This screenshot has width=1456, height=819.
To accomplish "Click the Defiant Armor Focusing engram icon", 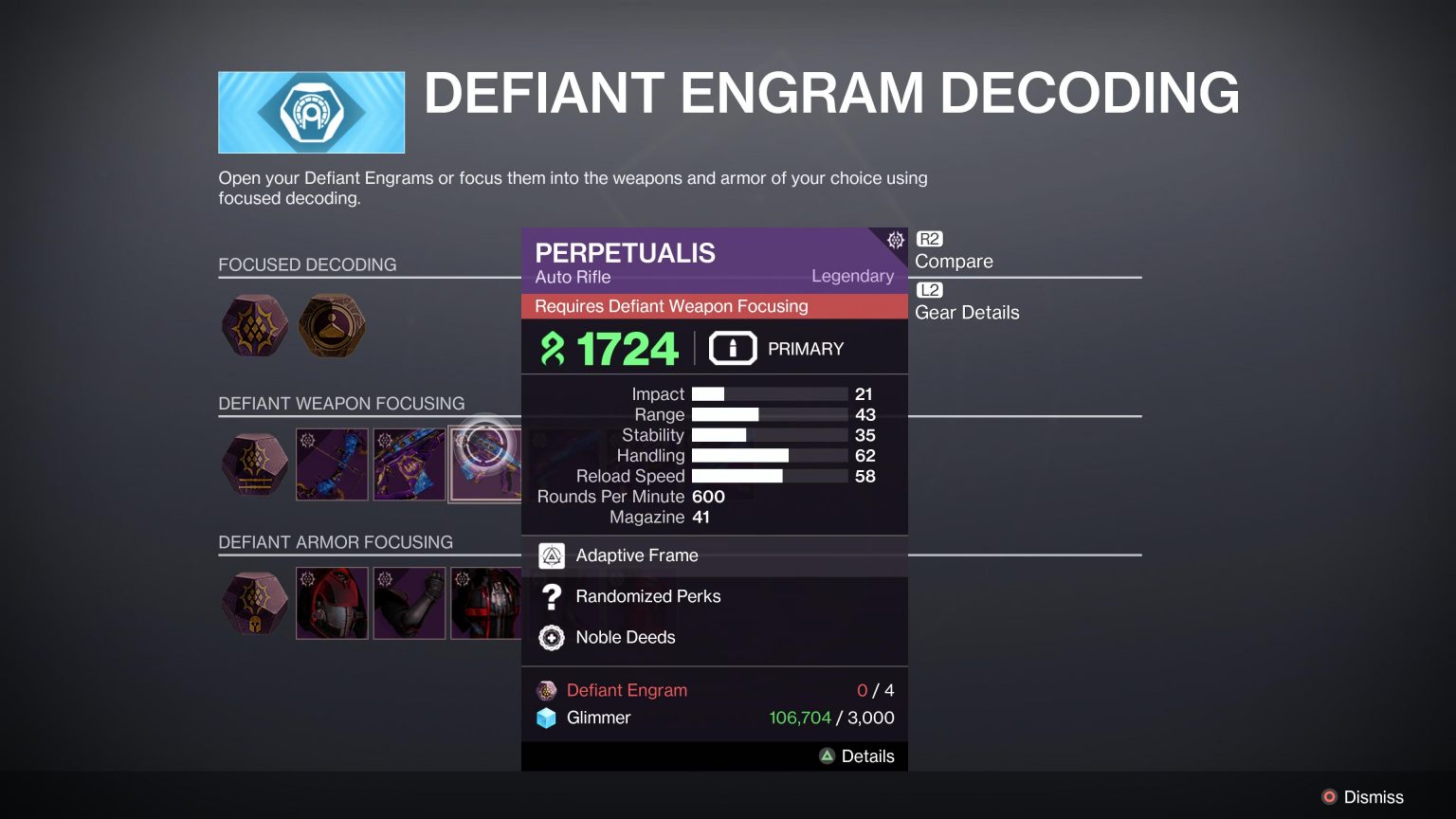I will pos(254,603).
